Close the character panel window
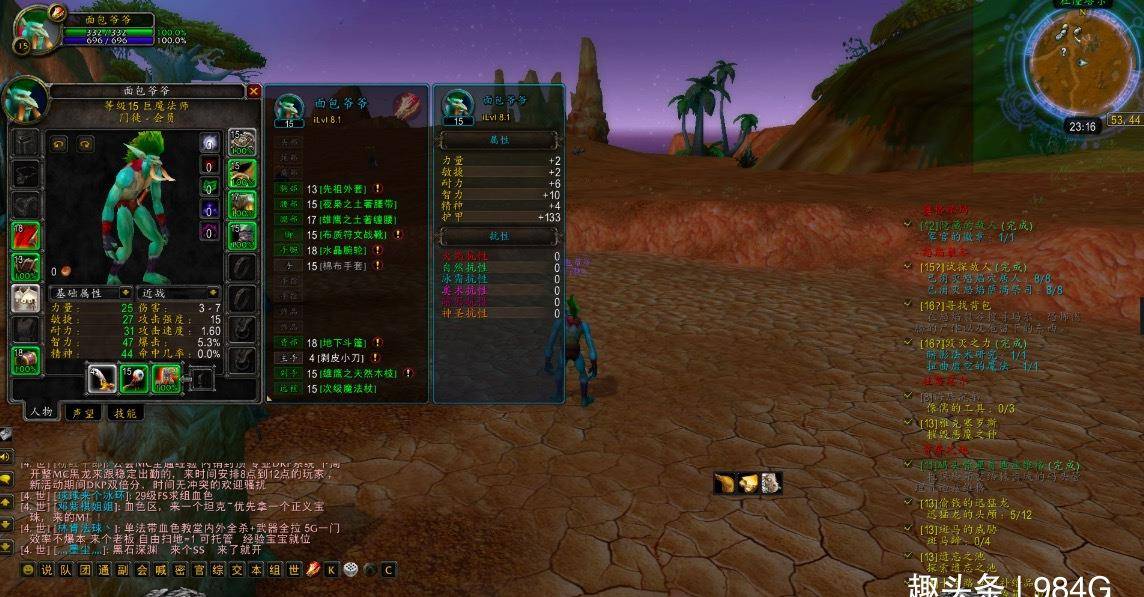1144x597 pixels. click(253, 91)
